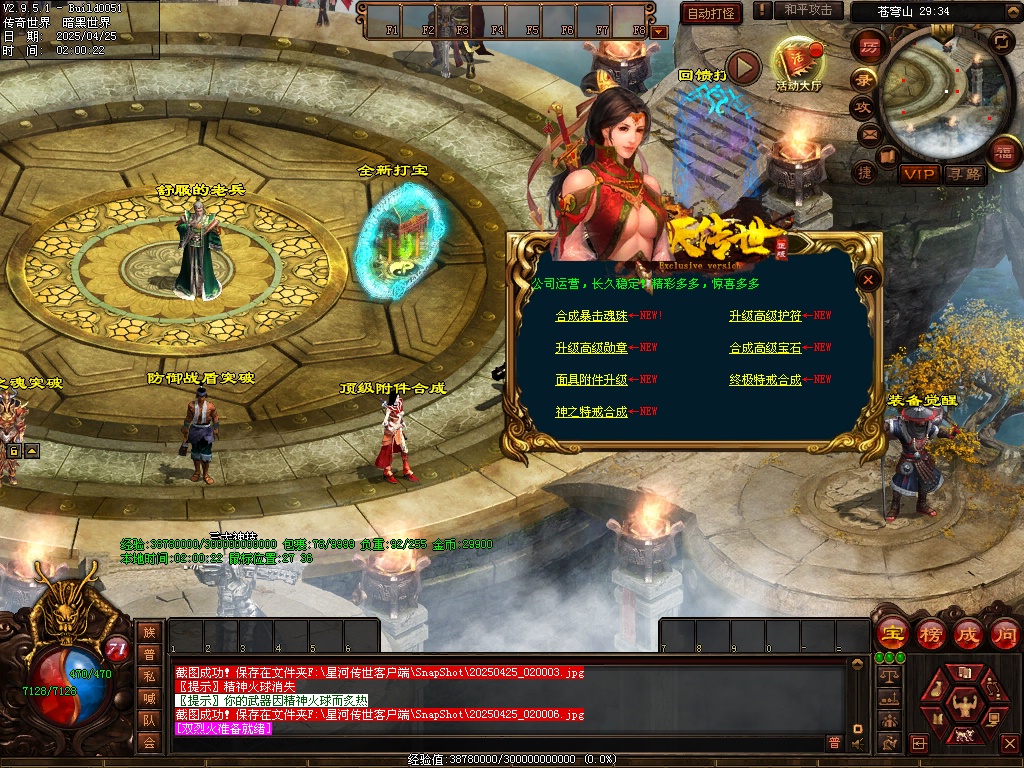Image resolution: width=1024 pixels, height=768 pixels.
Task: Select the 合成高级宝石 link
Action: [x=765, y=348]
